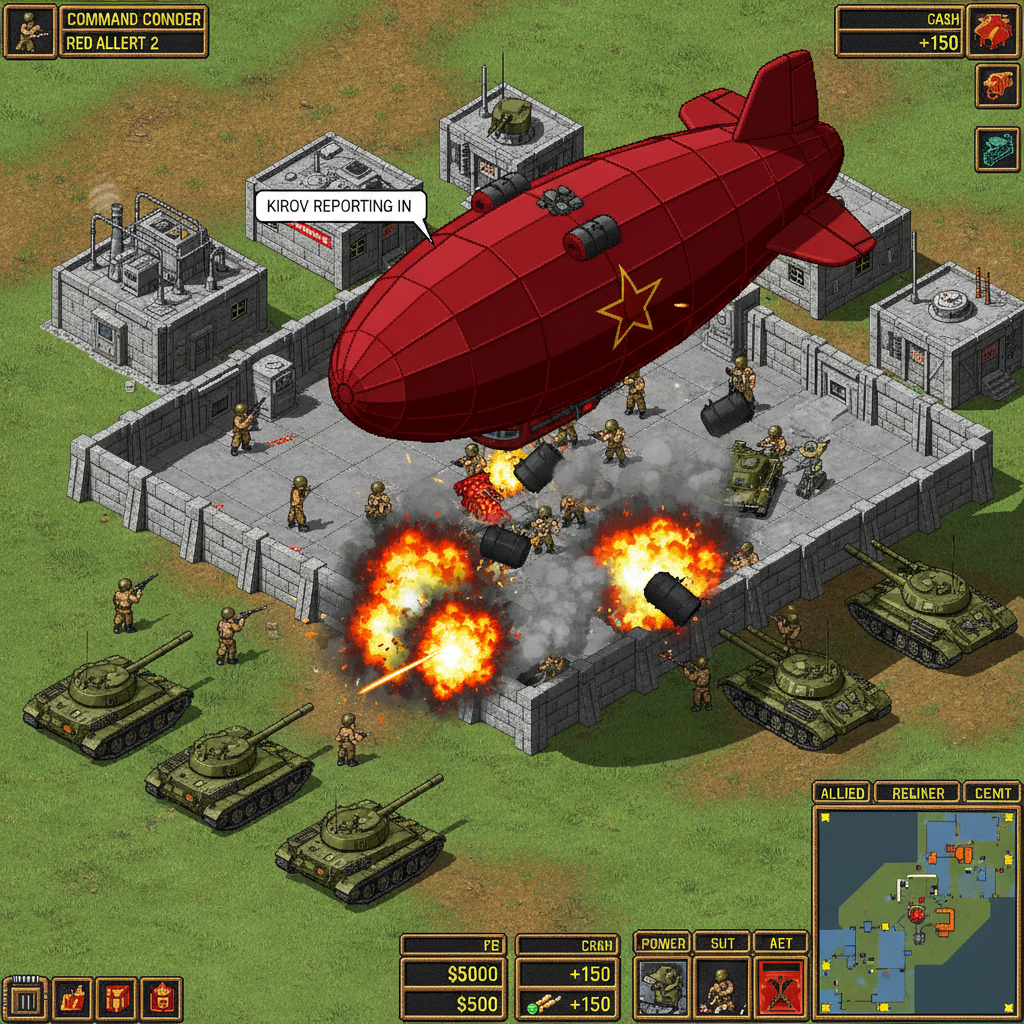Open the pause menu button with vertical bars
1024x1024 pixels.
click(x=27, y=999)
